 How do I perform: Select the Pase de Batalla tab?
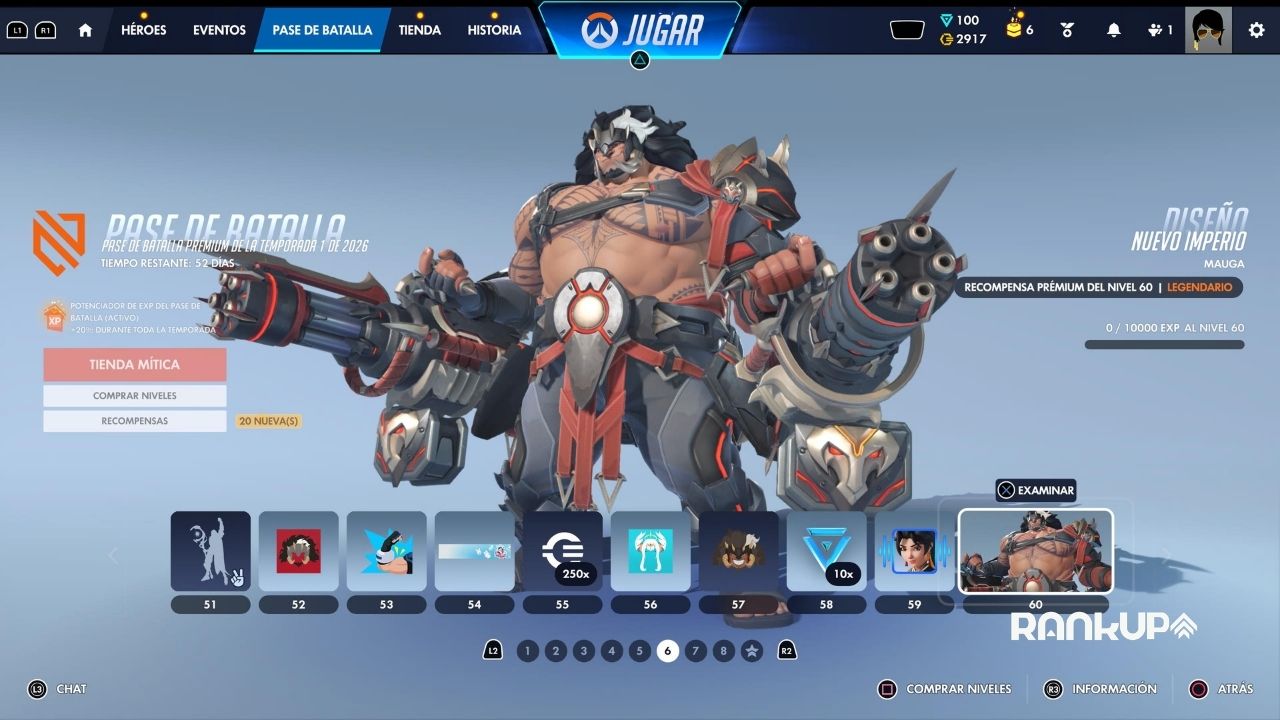coord(322,30)
